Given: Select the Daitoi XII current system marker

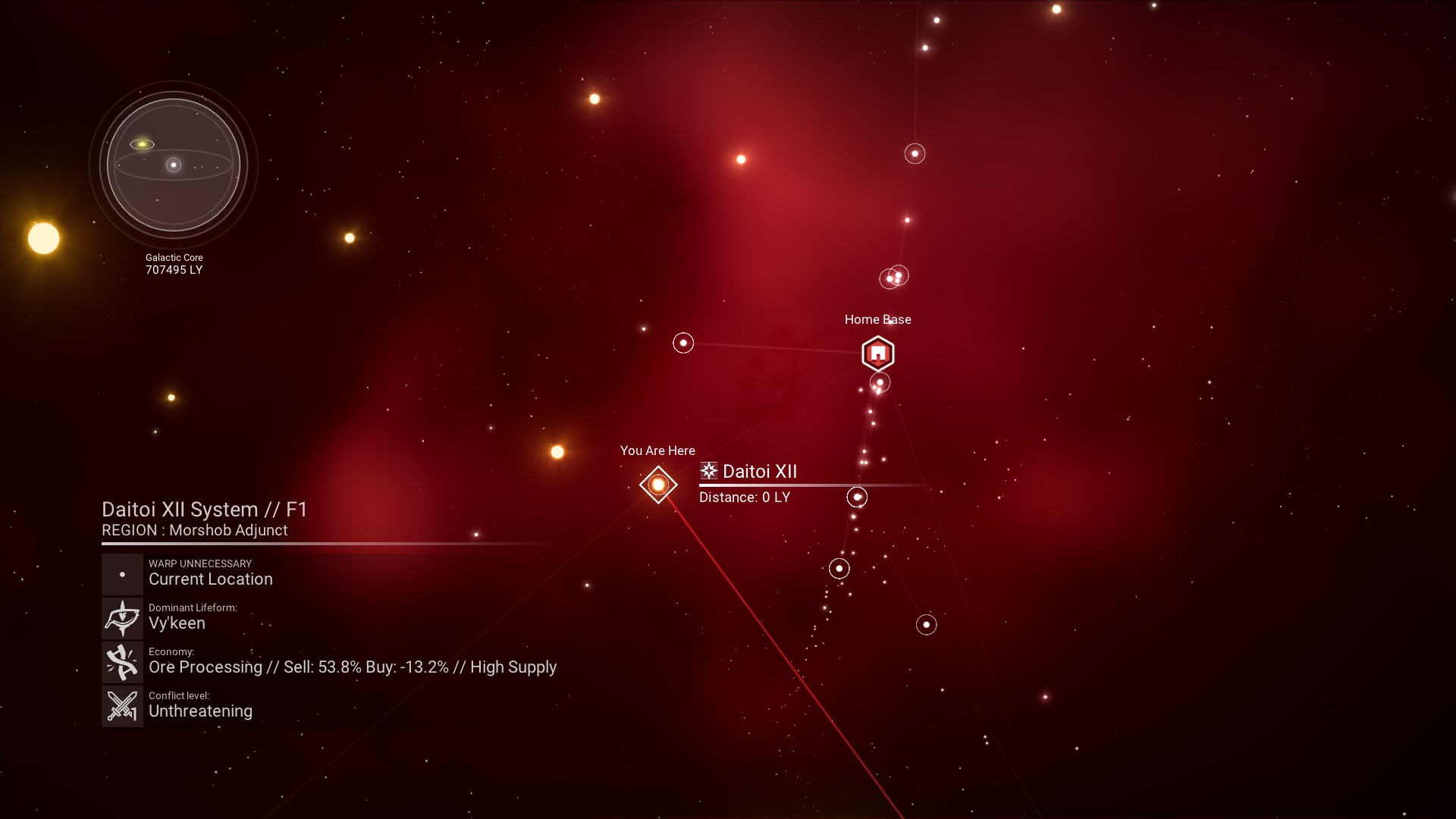Looking at the screenshot, I should 657,484.
